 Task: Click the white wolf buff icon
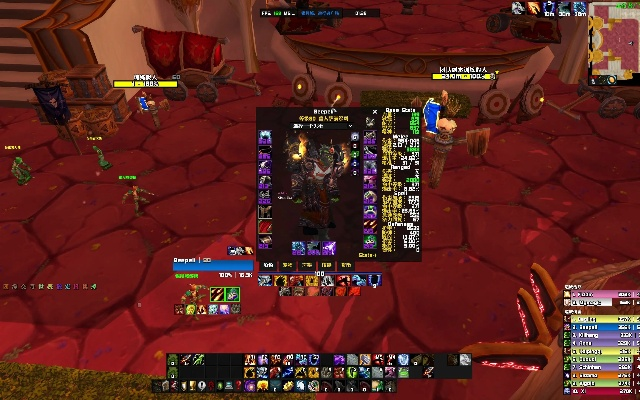tap(517, 8)
